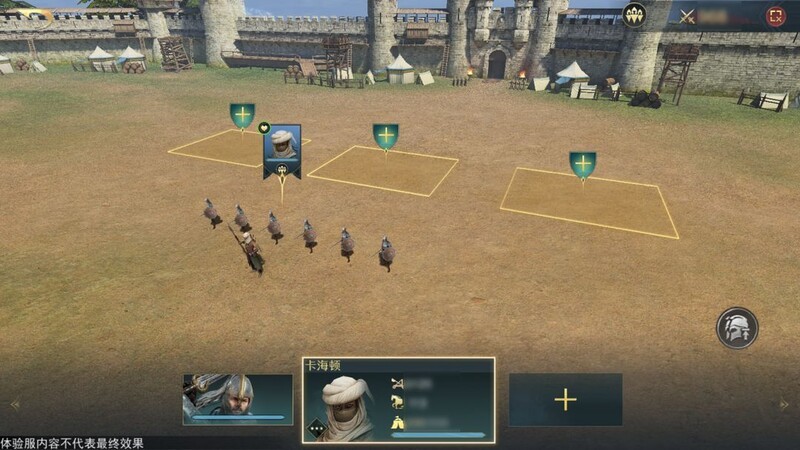Open the troop formation icon

(x=634, y=15)
